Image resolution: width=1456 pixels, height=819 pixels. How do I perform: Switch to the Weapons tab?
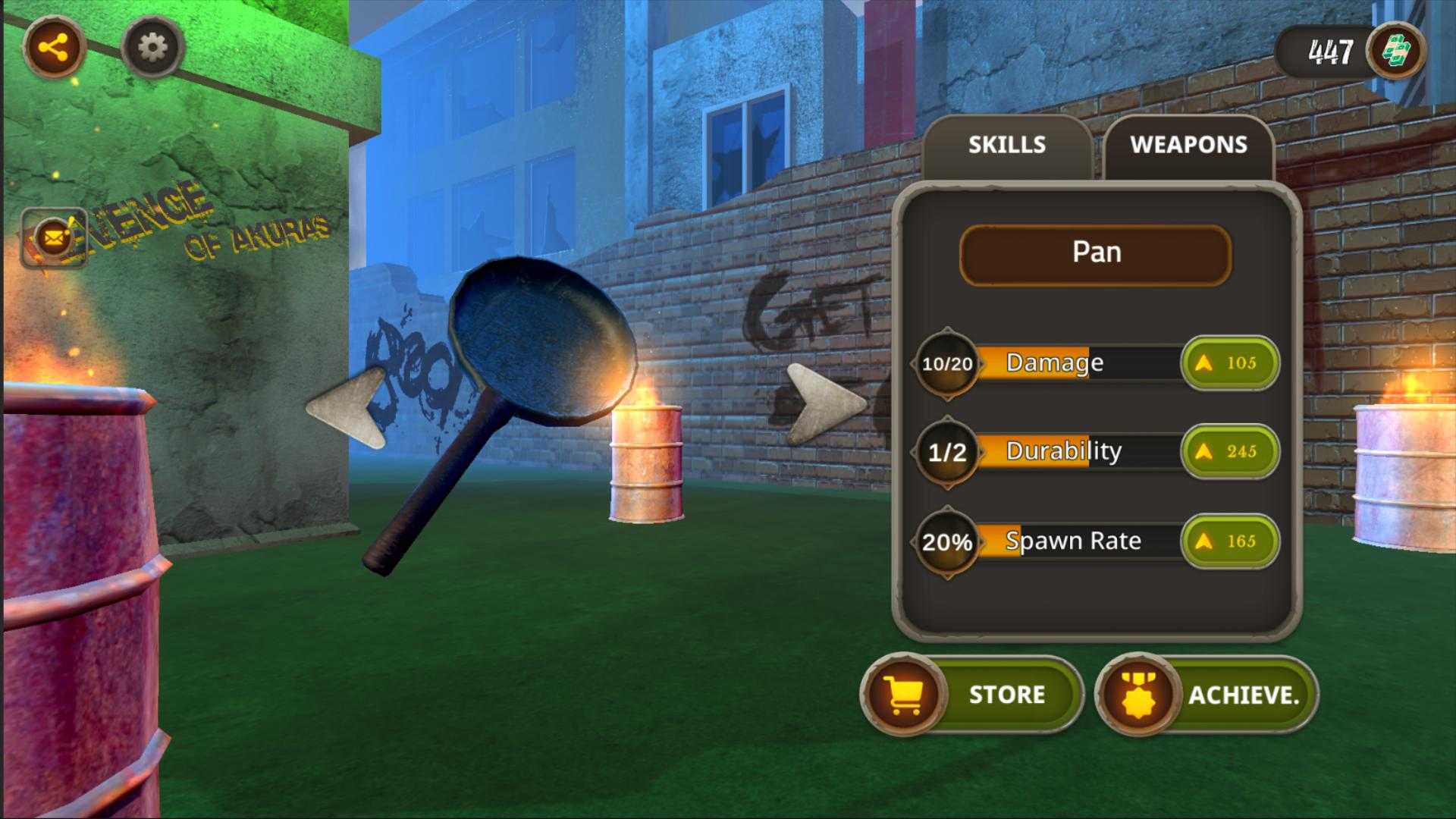1188,146
